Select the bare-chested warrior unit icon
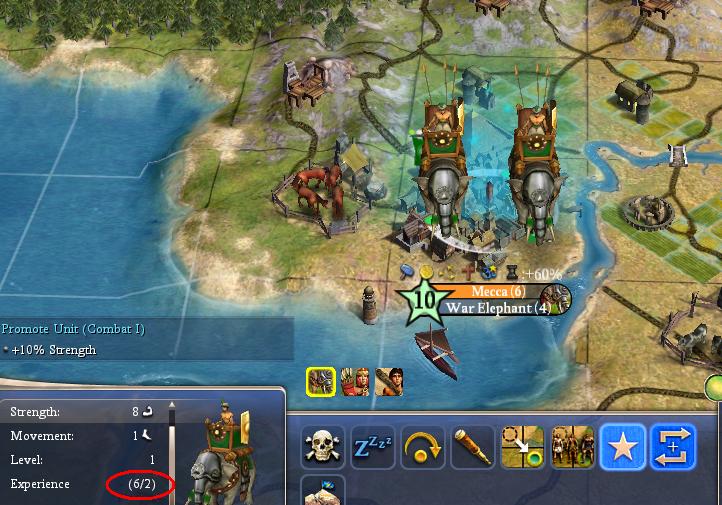The height and width of the screenshot is (505, 722). pos(389,381)
